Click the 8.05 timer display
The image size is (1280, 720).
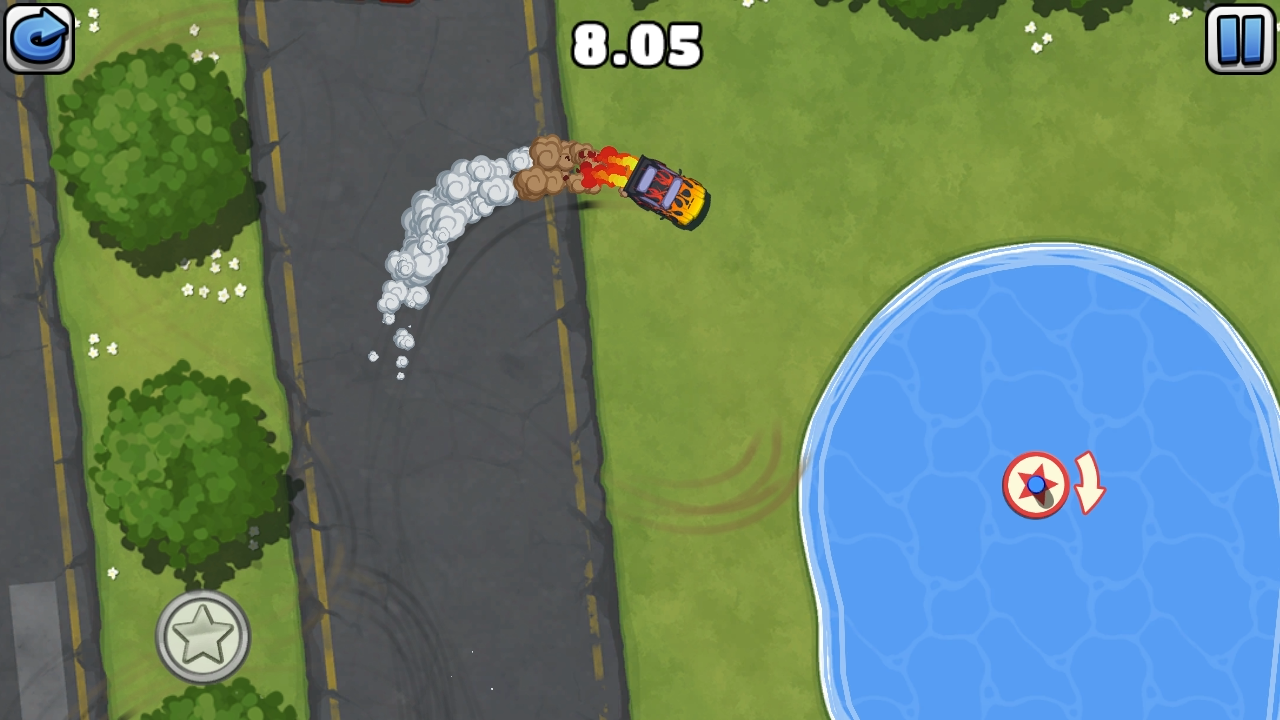[637, 44]
